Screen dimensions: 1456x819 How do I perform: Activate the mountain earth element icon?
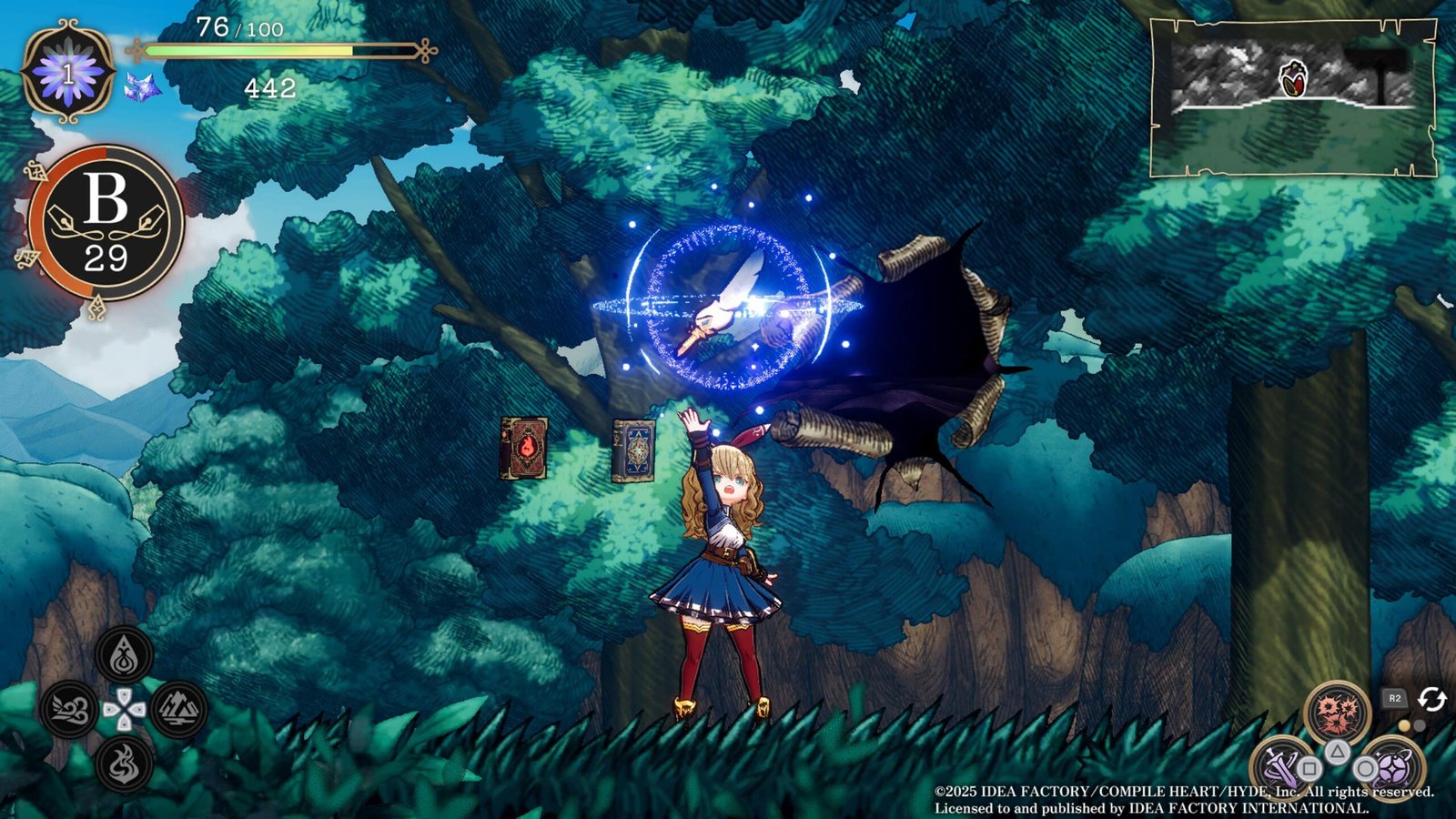coord(179,709)
